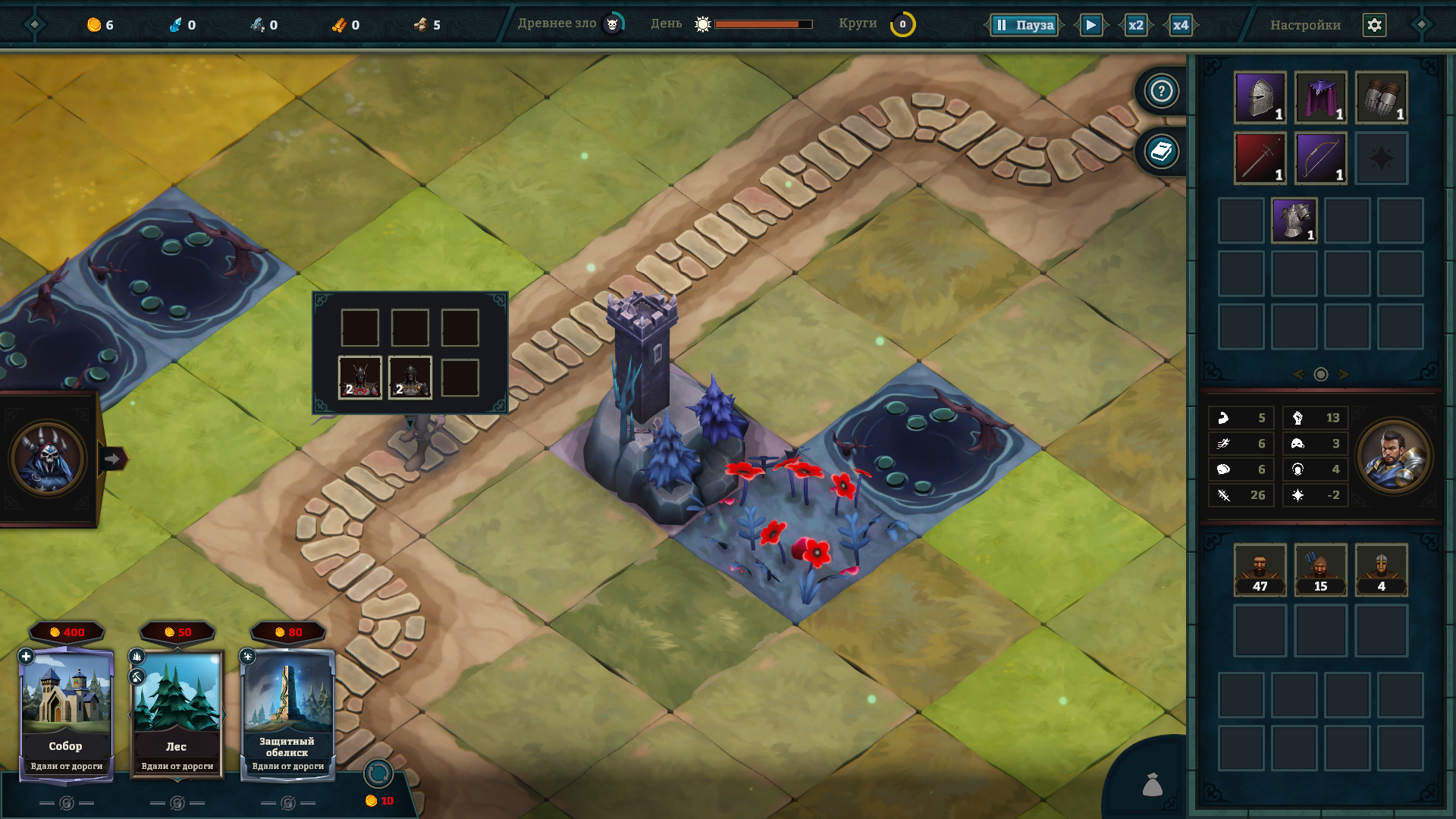This screenshot has width=1456, height=819.
Task: Click the hero portrait in stats panel
Action: (x=1393, y=457)
